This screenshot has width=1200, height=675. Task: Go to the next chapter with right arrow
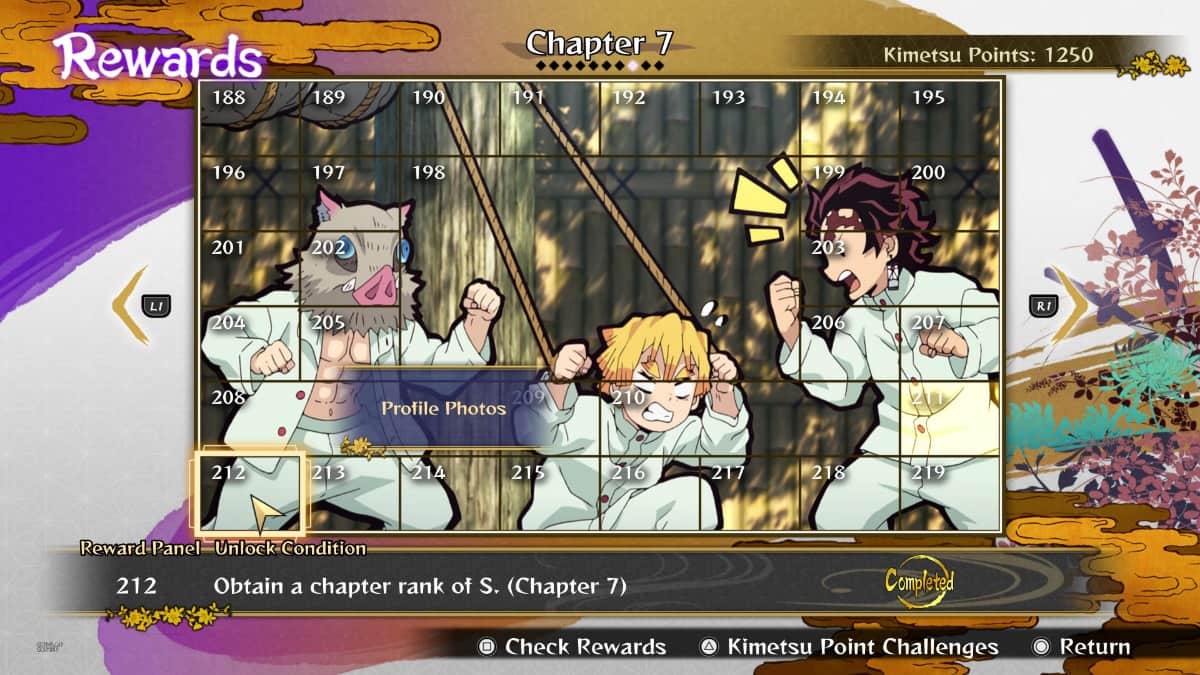pos(1069,305)
